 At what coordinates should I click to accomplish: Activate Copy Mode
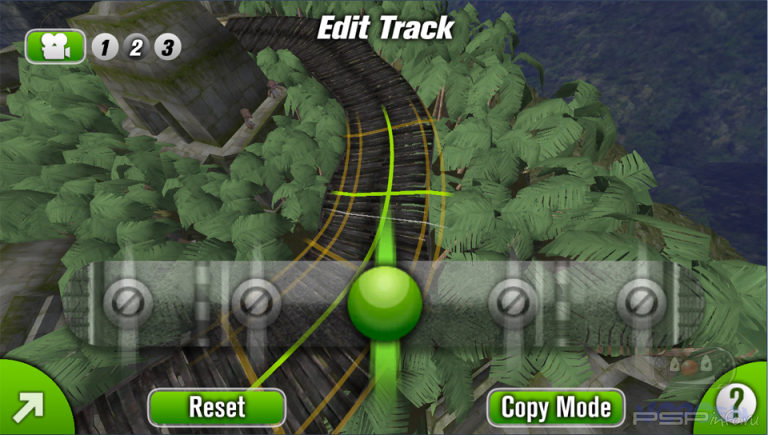tap(556, 408)
